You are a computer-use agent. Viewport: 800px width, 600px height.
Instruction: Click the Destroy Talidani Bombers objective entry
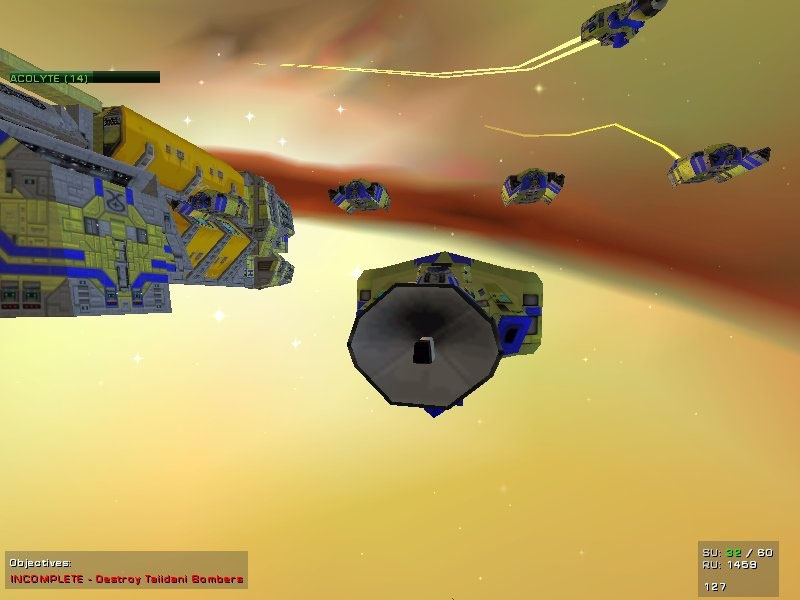coord(127,579)
